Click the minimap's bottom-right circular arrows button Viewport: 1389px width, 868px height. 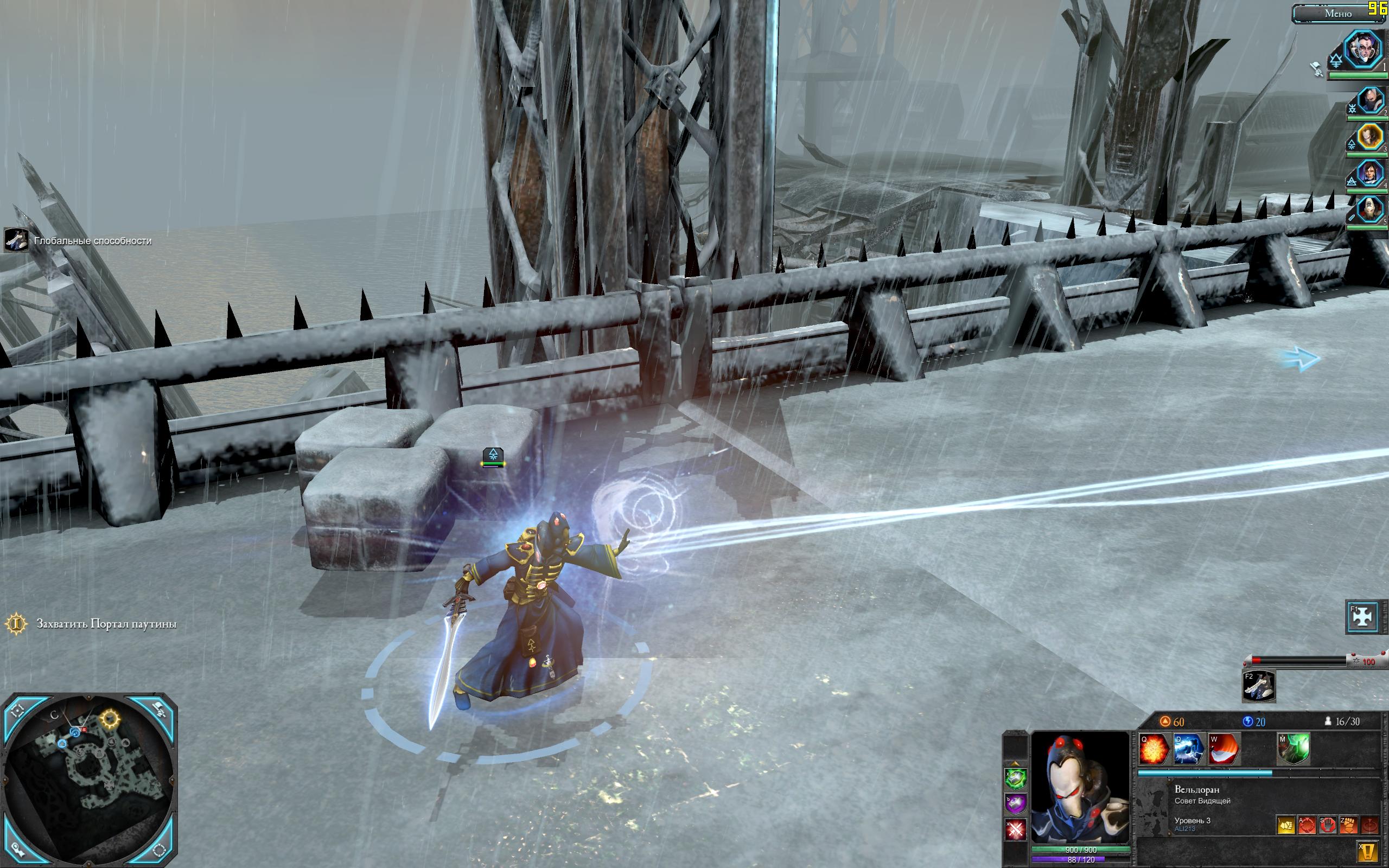click(x=160, y=851)
